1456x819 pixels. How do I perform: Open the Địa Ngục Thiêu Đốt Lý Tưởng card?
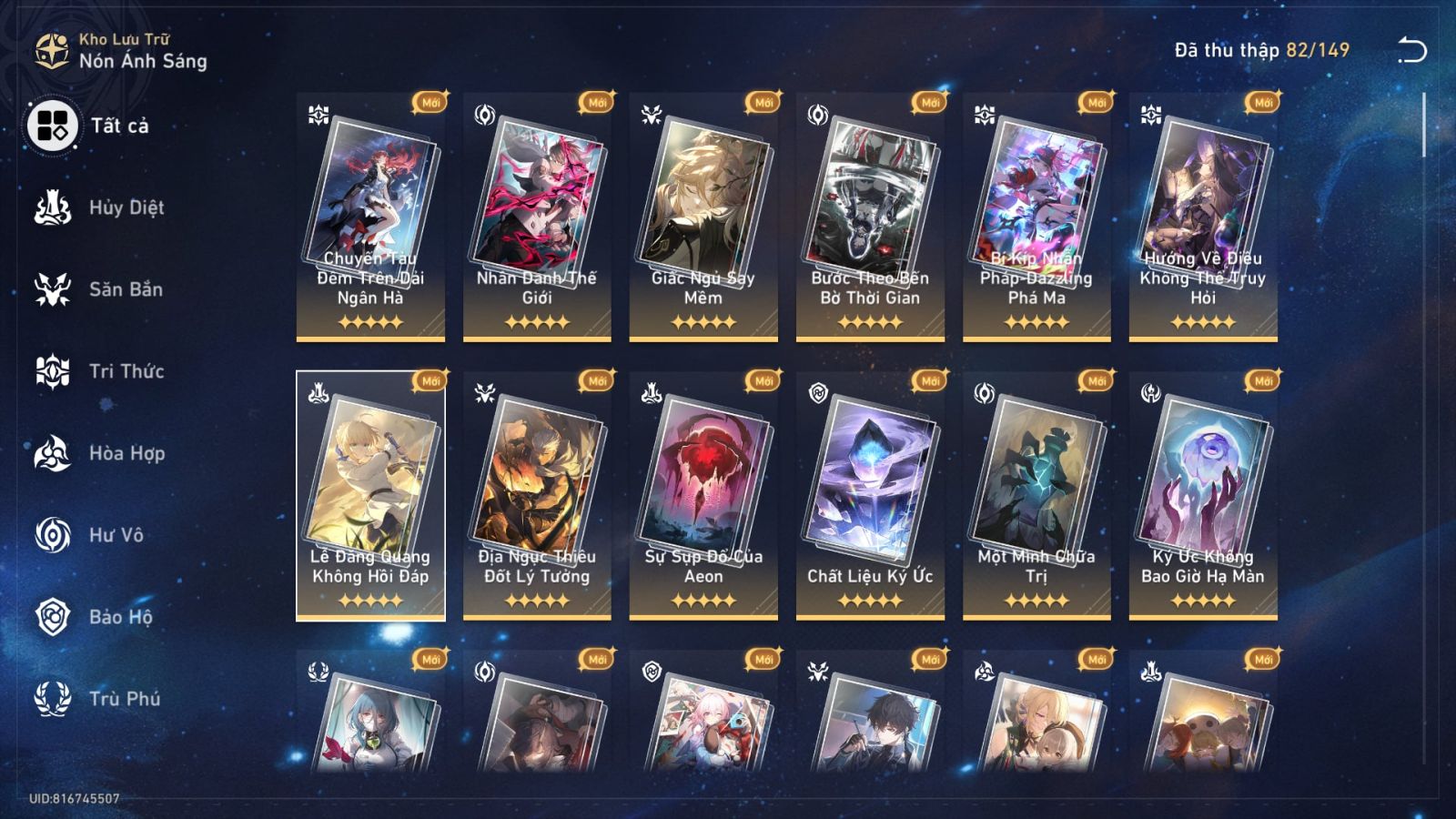(535, 491)
